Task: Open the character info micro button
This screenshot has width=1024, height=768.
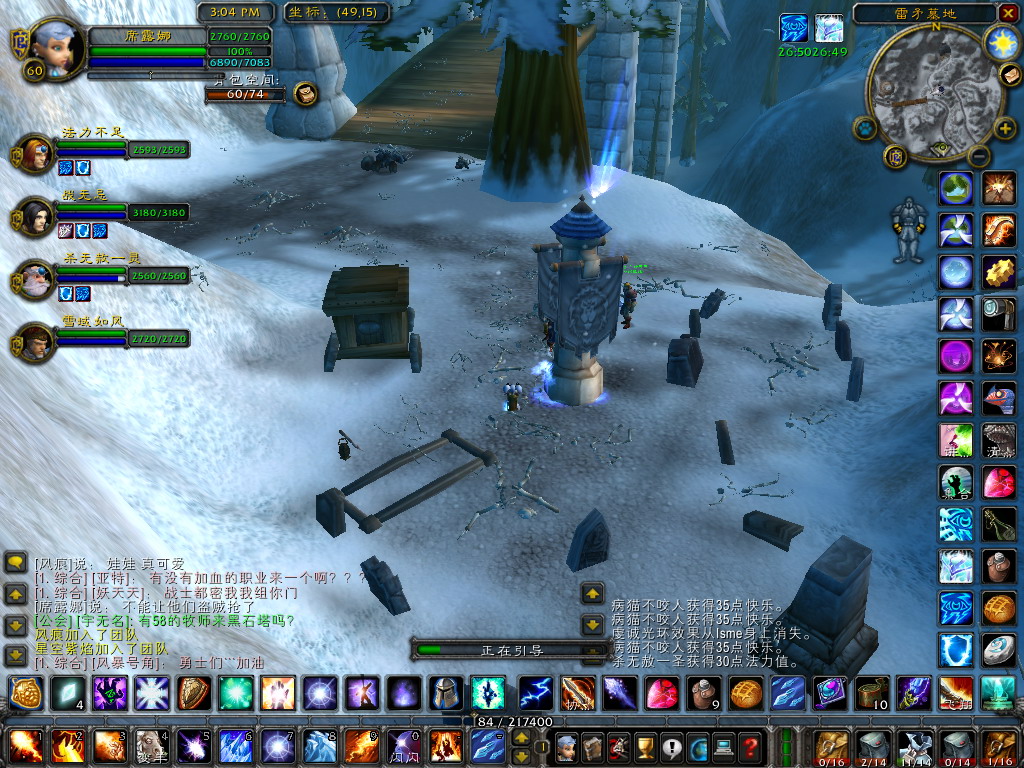Action: [567, 746]
